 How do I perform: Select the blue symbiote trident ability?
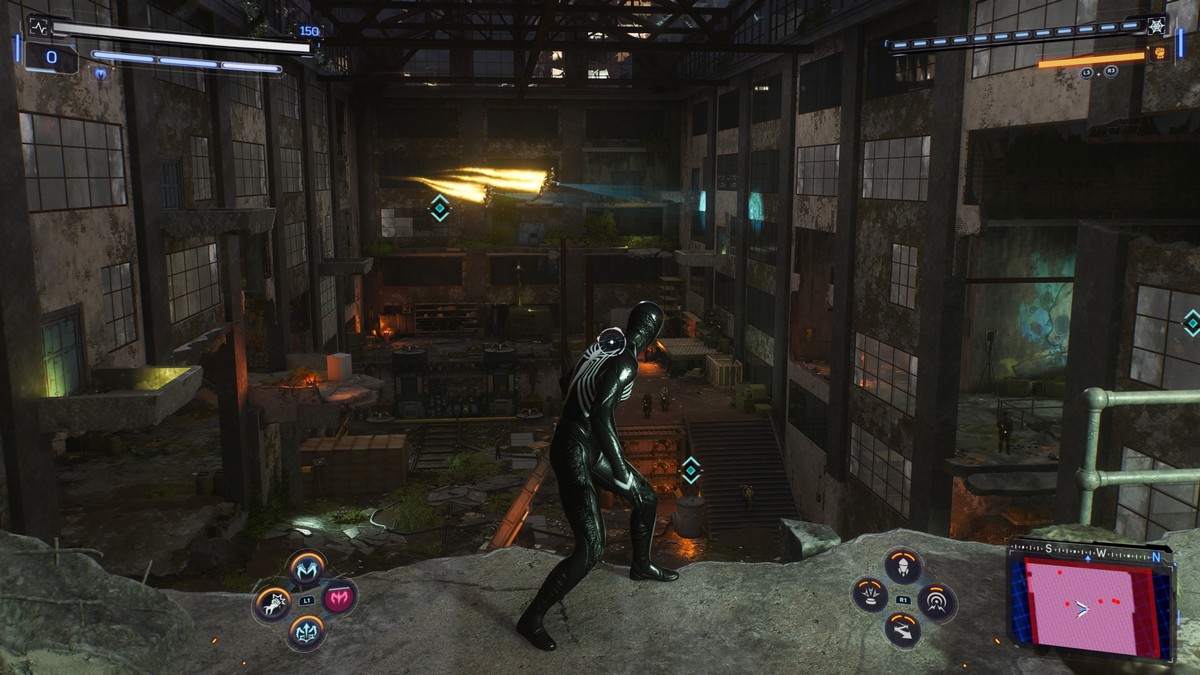pyautogui.click(x=306, y=632)
